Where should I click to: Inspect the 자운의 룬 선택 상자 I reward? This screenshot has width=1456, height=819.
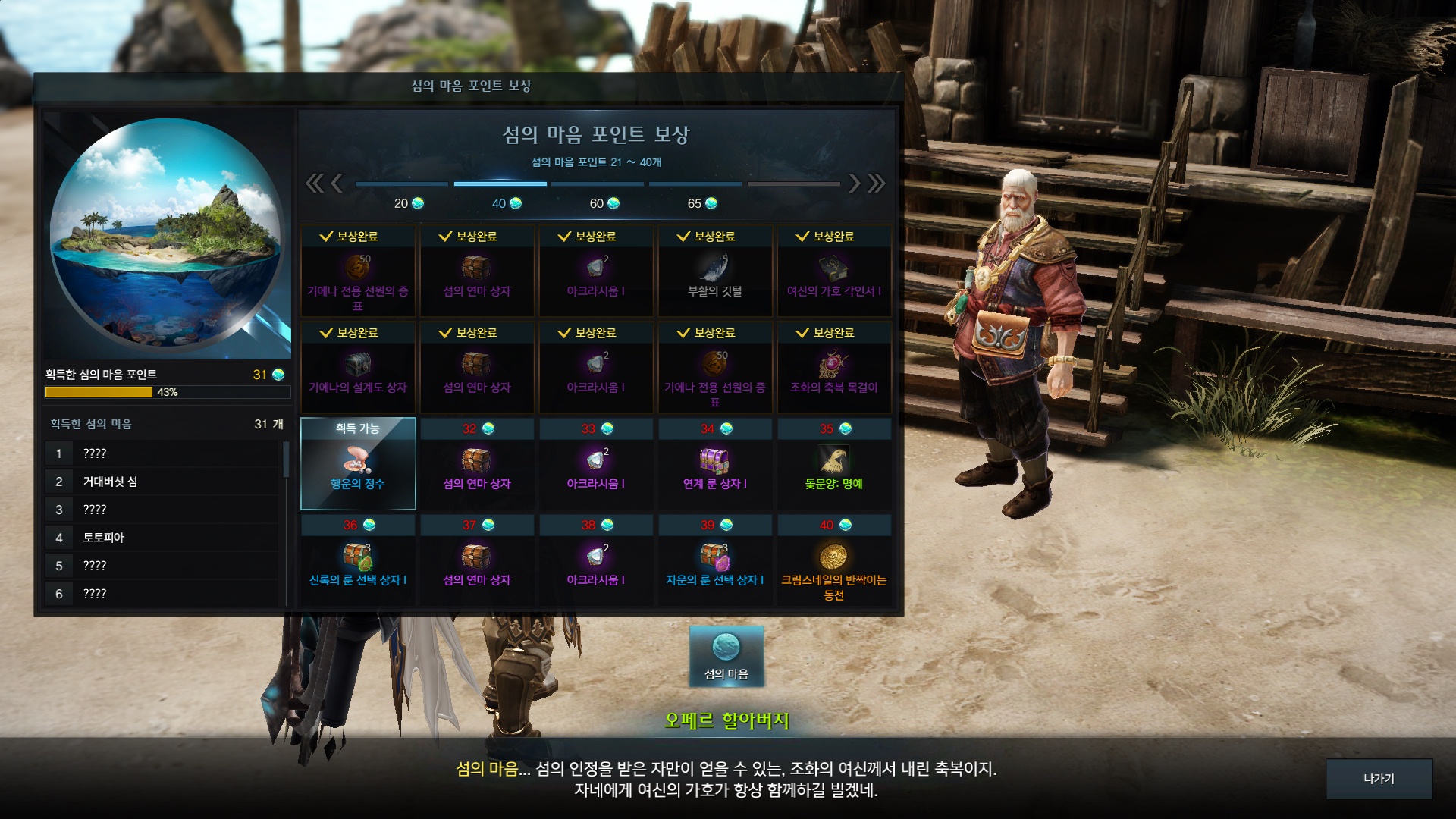(x=714, y=561)
